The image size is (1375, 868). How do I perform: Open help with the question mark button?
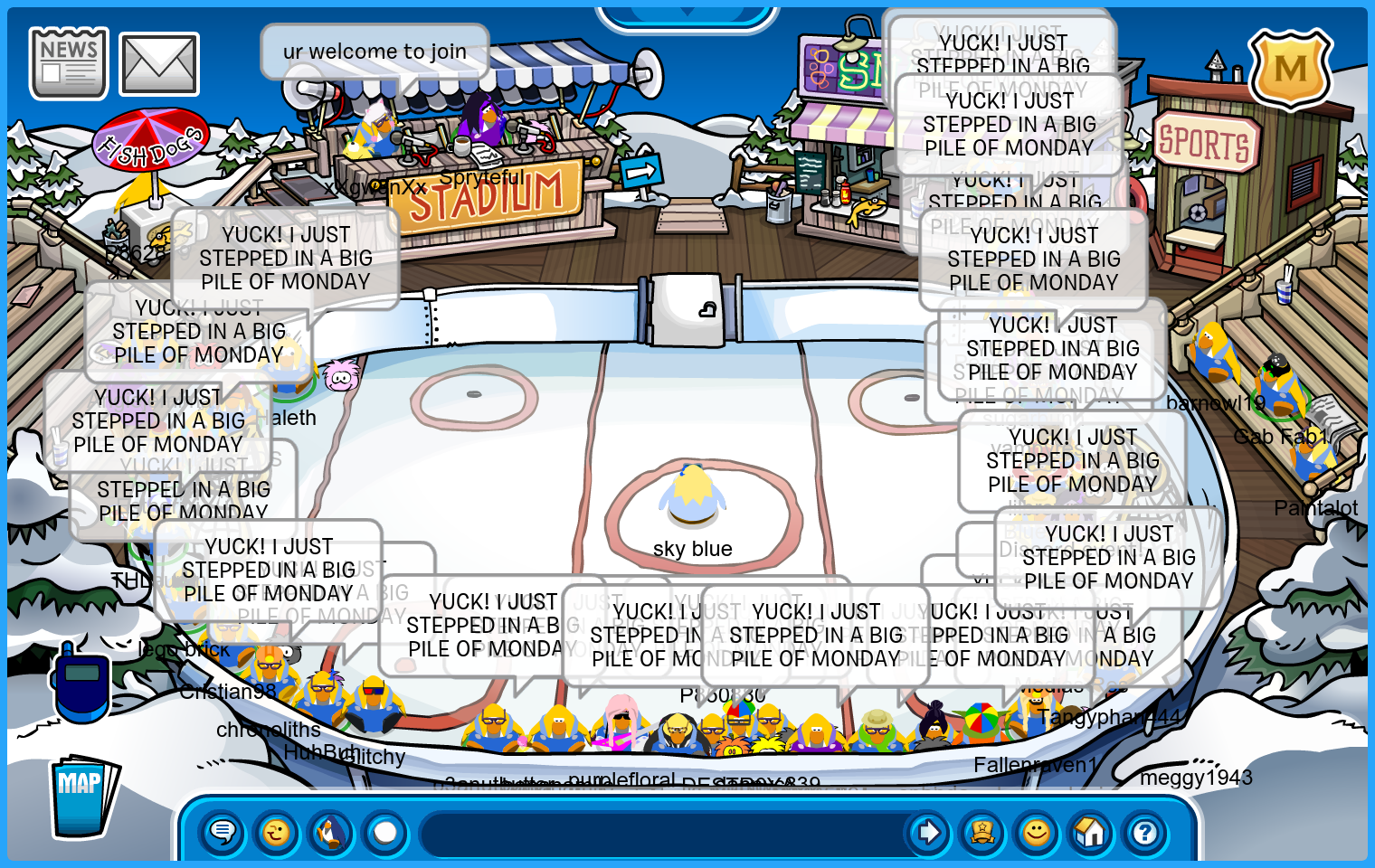pos(1145,832)
